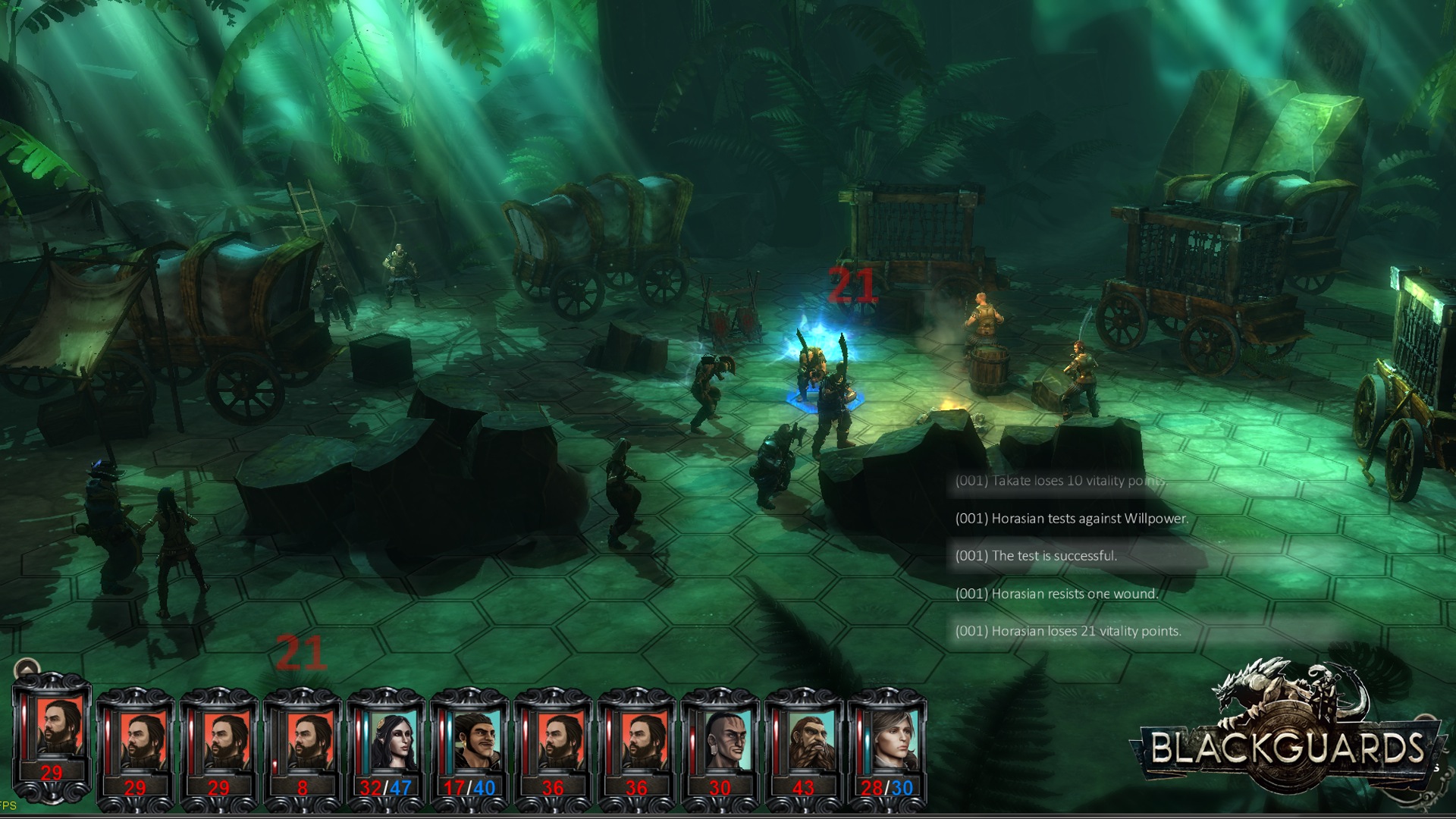Click the round arrow button above the turn bar

pyautogui.click(x=27, y=670)
